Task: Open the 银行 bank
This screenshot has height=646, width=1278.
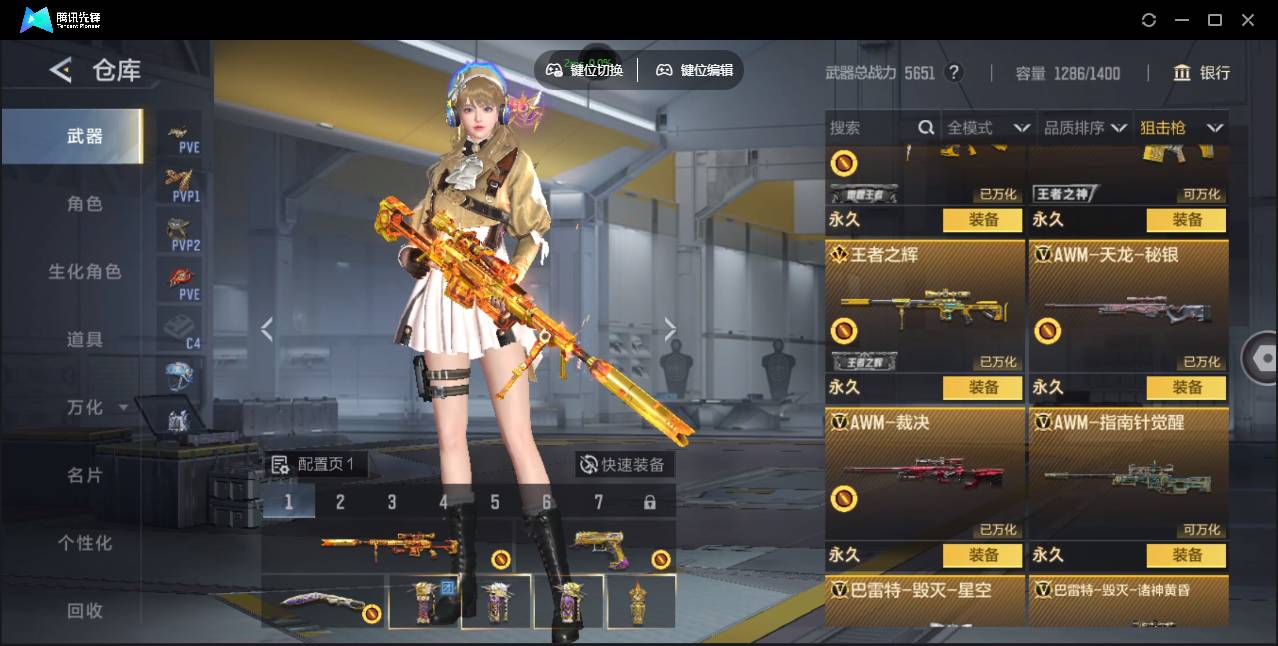Action: point(1202,73)
